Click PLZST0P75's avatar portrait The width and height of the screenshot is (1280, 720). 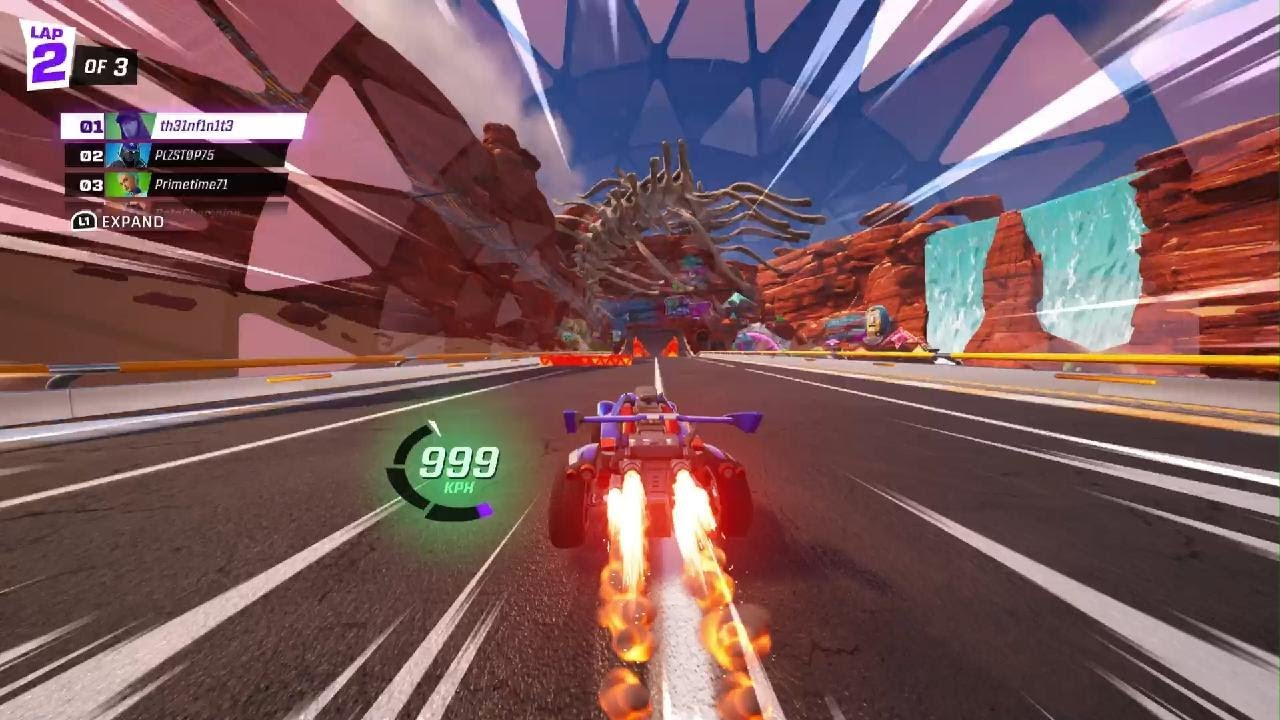pyautogui.click(x=129, y=155)
